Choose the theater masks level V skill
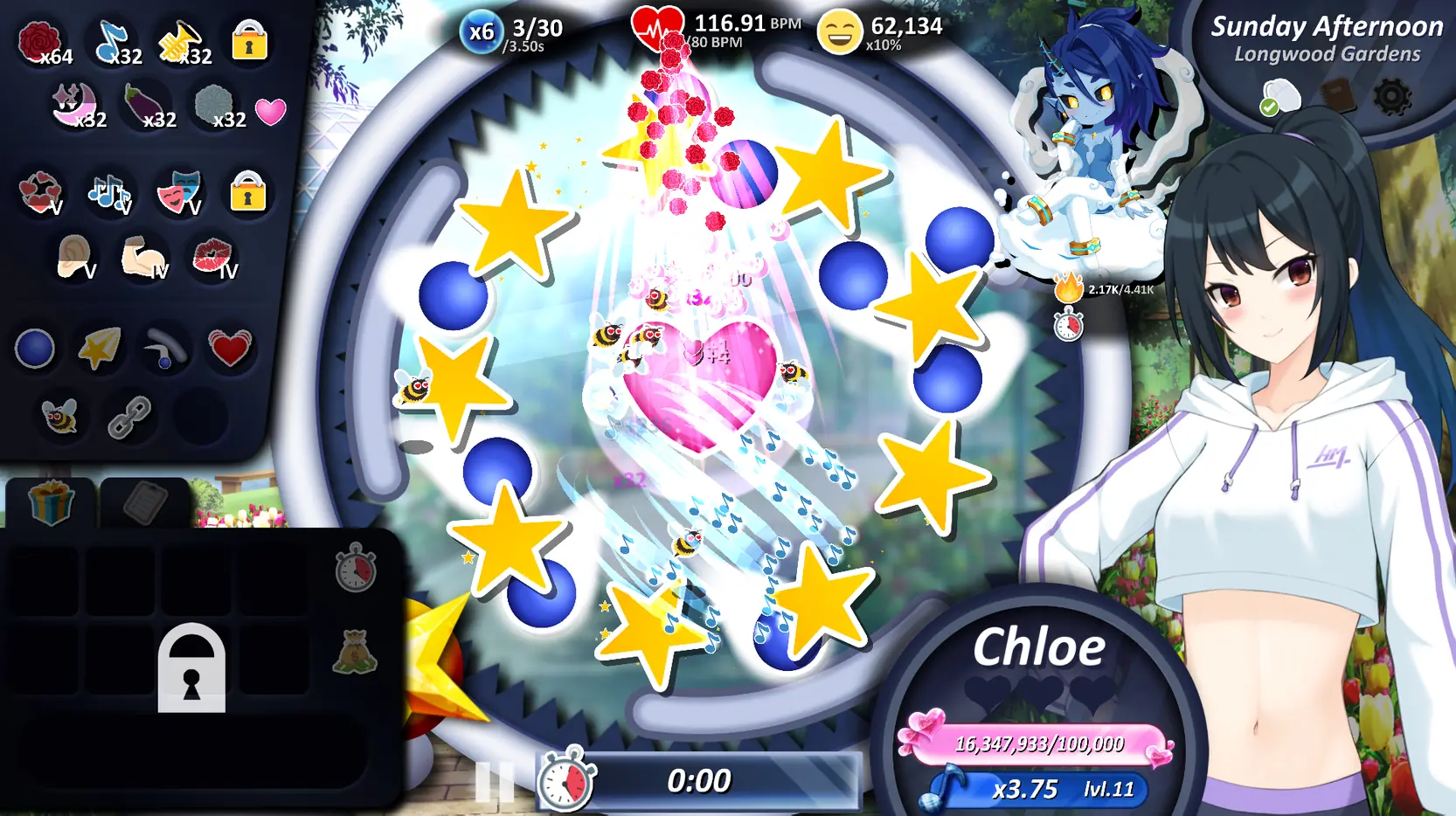Viewport: 1456px width, 816px height. click(x=179, y=192)
